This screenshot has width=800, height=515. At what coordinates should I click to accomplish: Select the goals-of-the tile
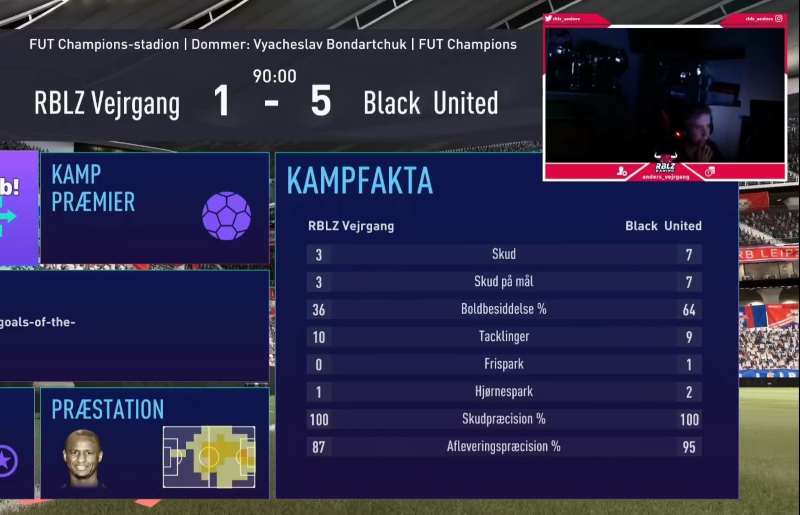pos(134,325)
